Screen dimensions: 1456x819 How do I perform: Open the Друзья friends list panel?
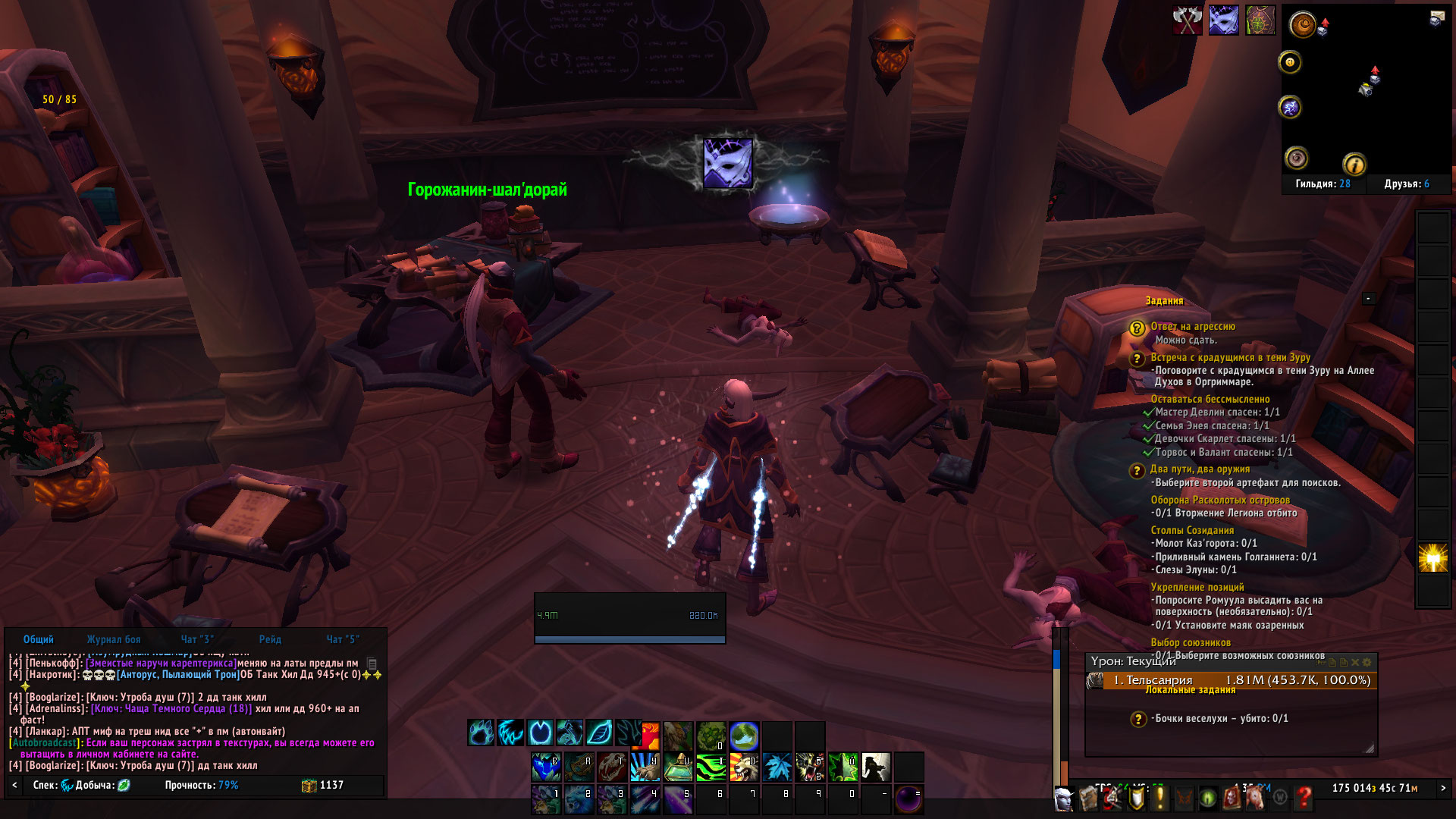click(x=1406, y=184)
